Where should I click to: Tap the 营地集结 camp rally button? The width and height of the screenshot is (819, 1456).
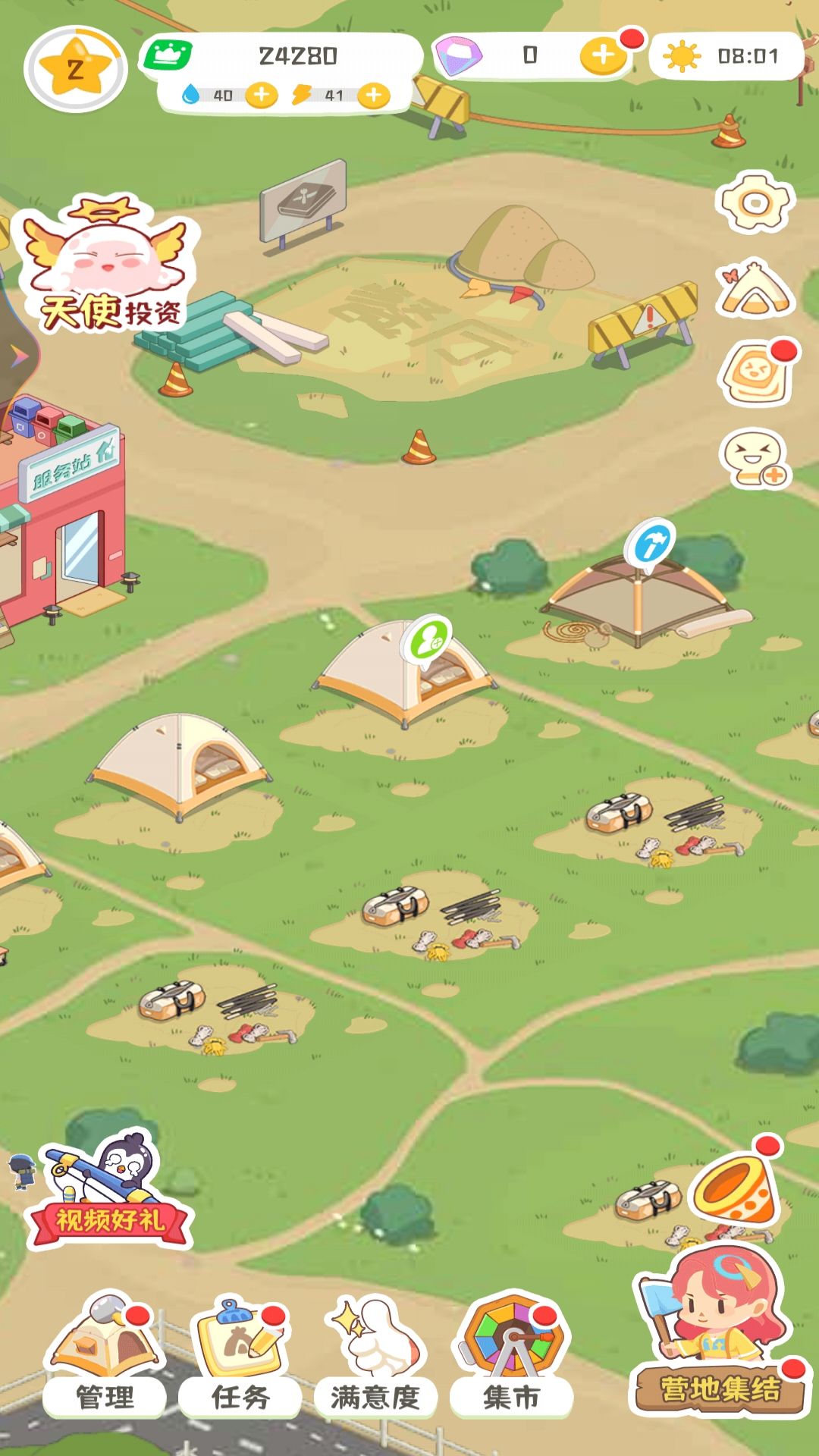pyautogui.click(x=719, y=1335)
